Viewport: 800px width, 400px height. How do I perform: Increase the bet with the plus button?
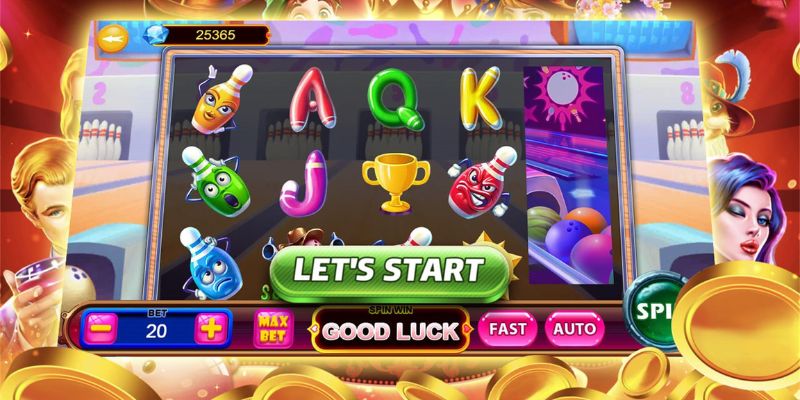(x=210, y=328)
